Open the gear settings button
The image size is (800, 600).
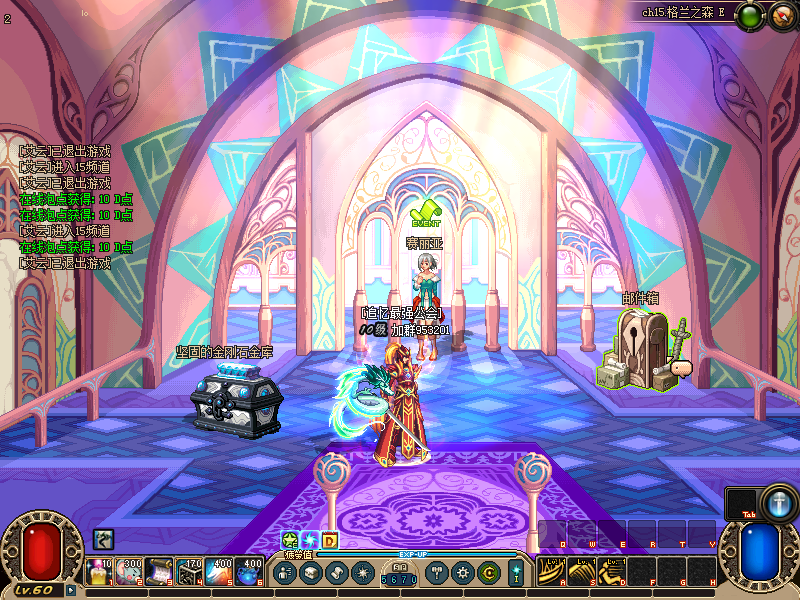(463, 573)
